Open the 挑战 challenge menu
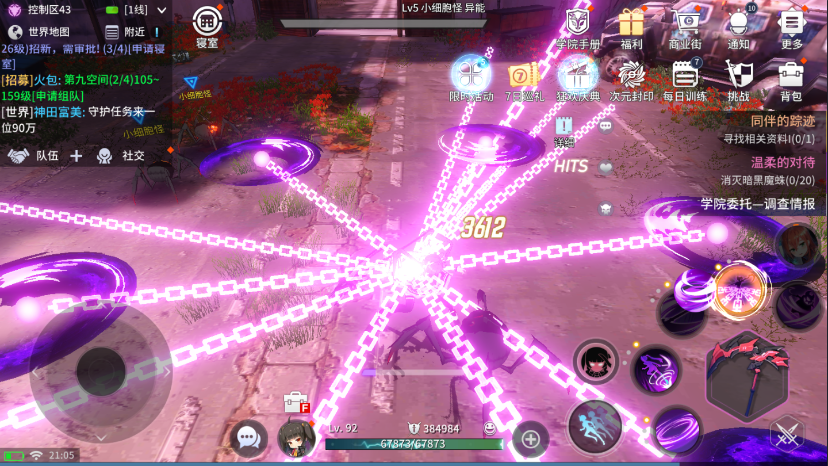The height and width of the screenshot is (466, 828). click(738, 80)
